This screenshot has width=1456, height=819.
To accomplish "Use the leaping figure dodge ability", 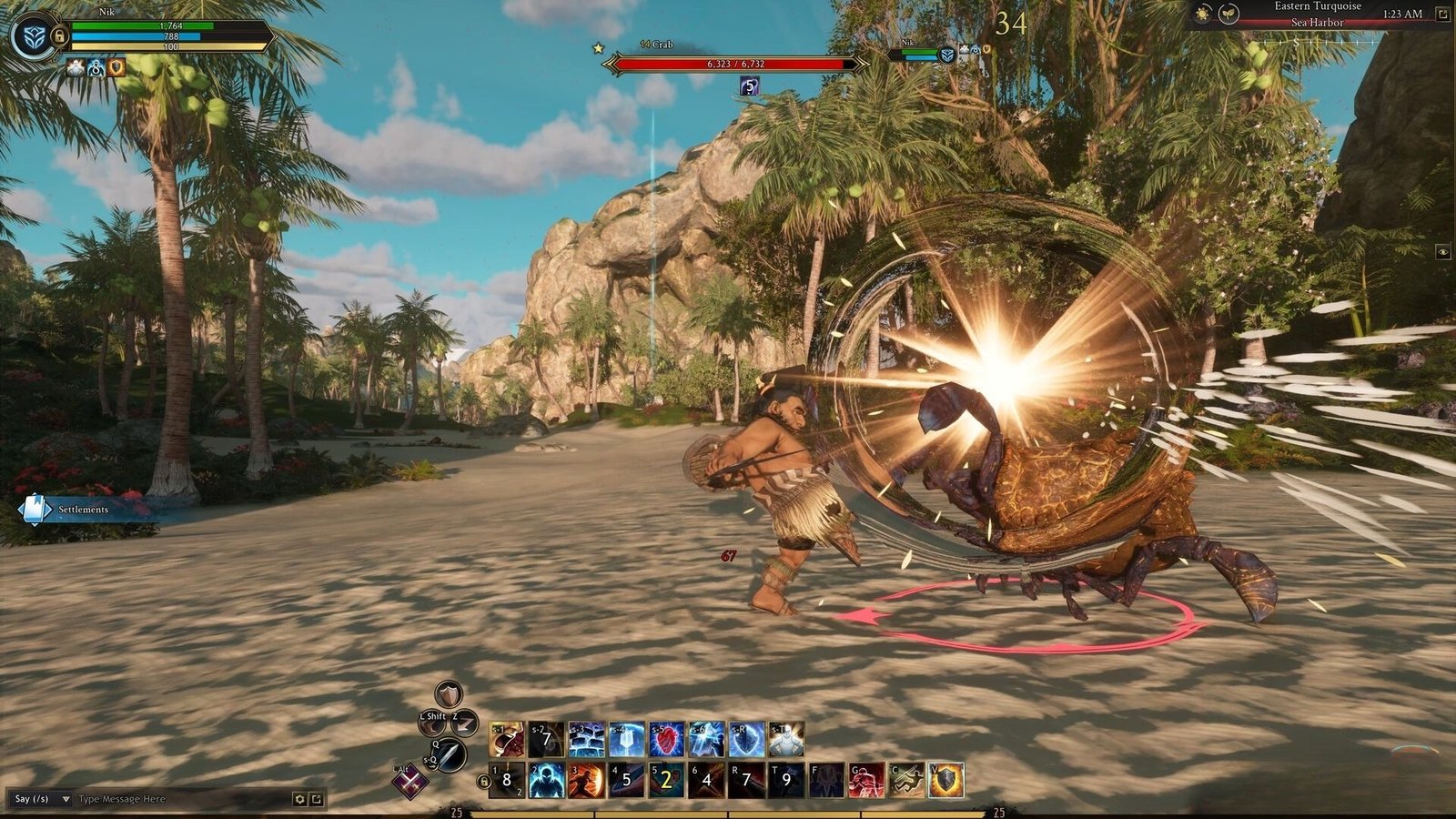I will pos(906,780).
